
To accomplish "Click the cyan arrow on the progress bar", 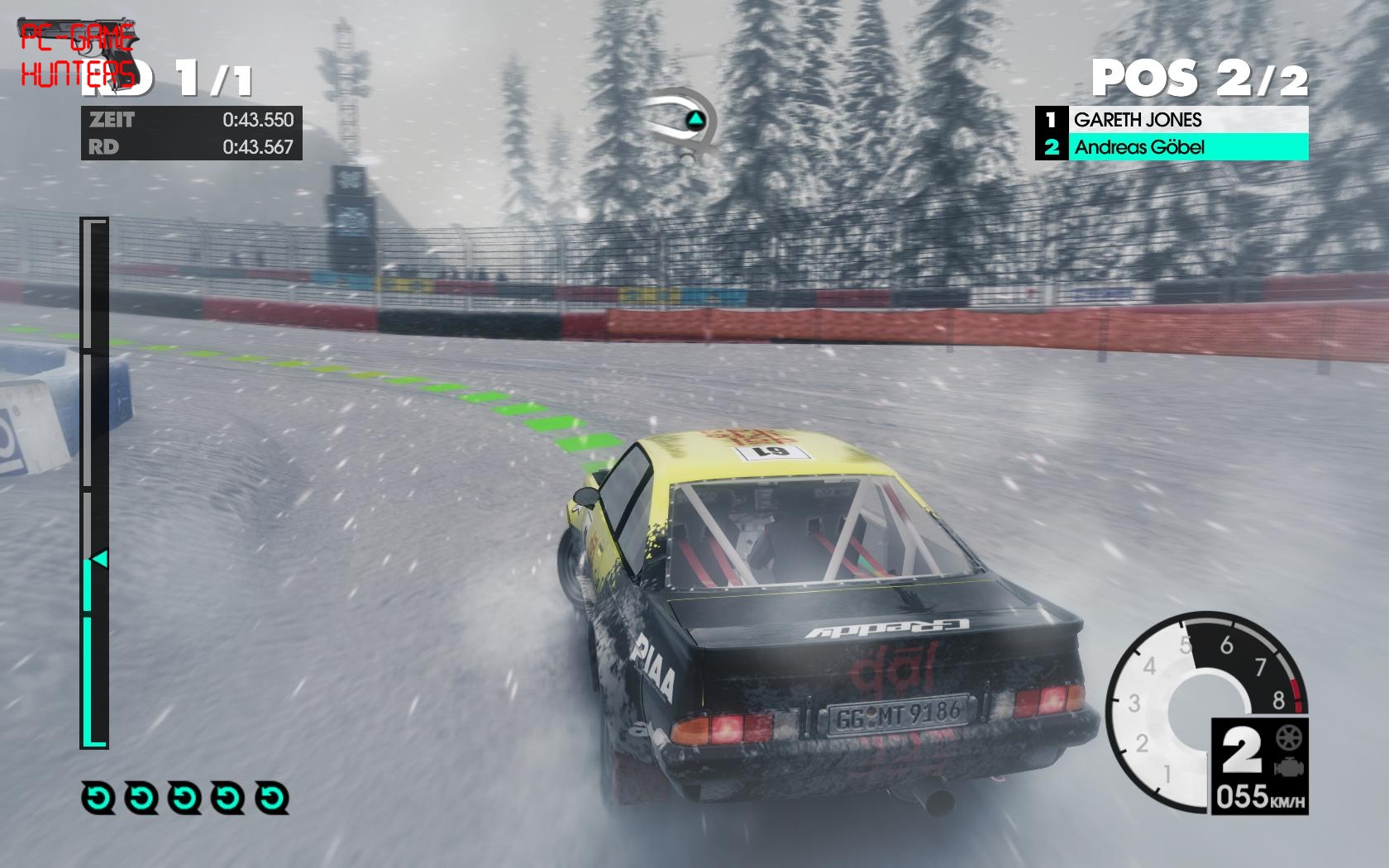I will (x=99, y=560).
